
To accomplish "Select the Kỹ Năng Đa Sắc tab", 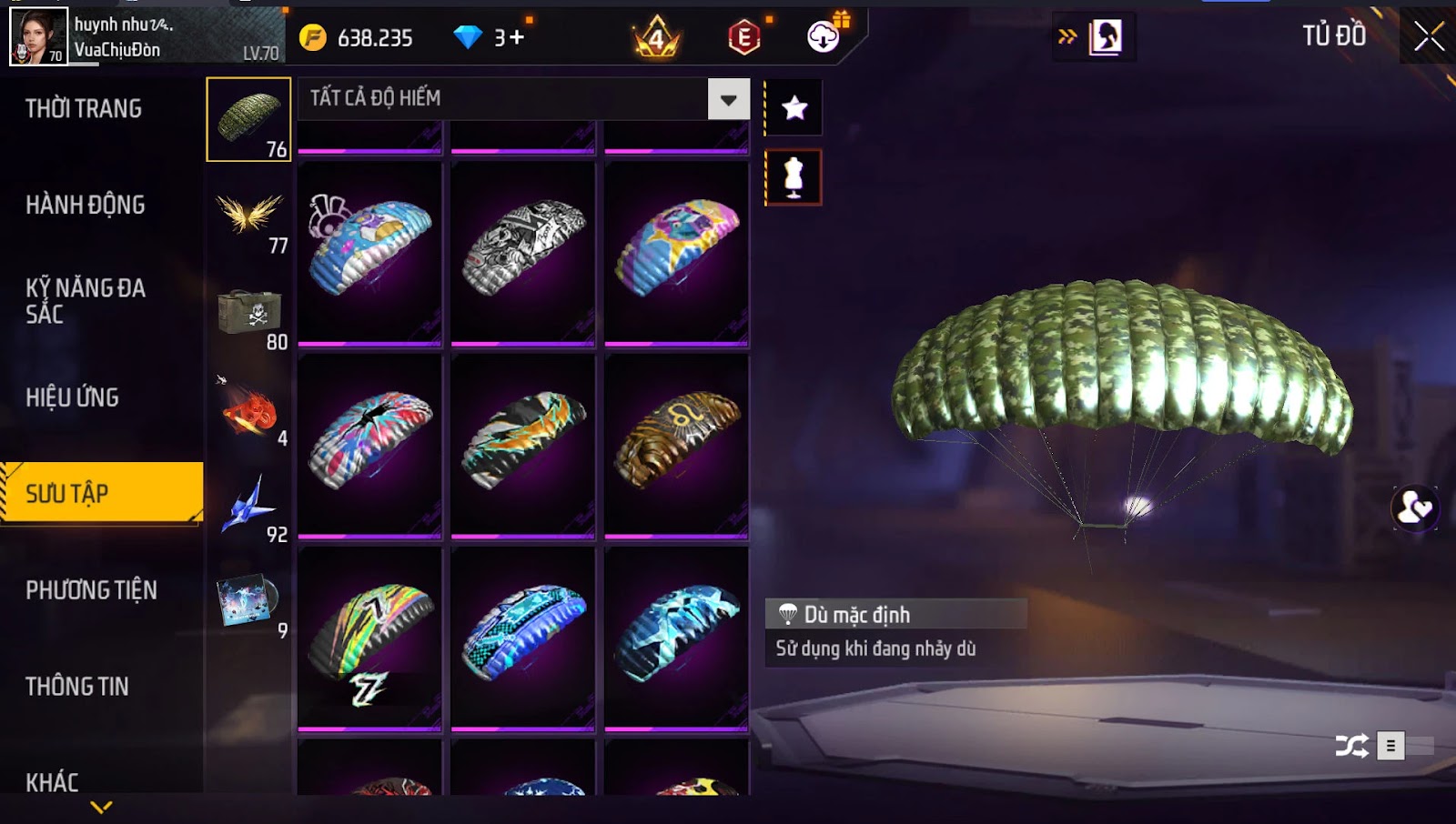I will [86, 301].
